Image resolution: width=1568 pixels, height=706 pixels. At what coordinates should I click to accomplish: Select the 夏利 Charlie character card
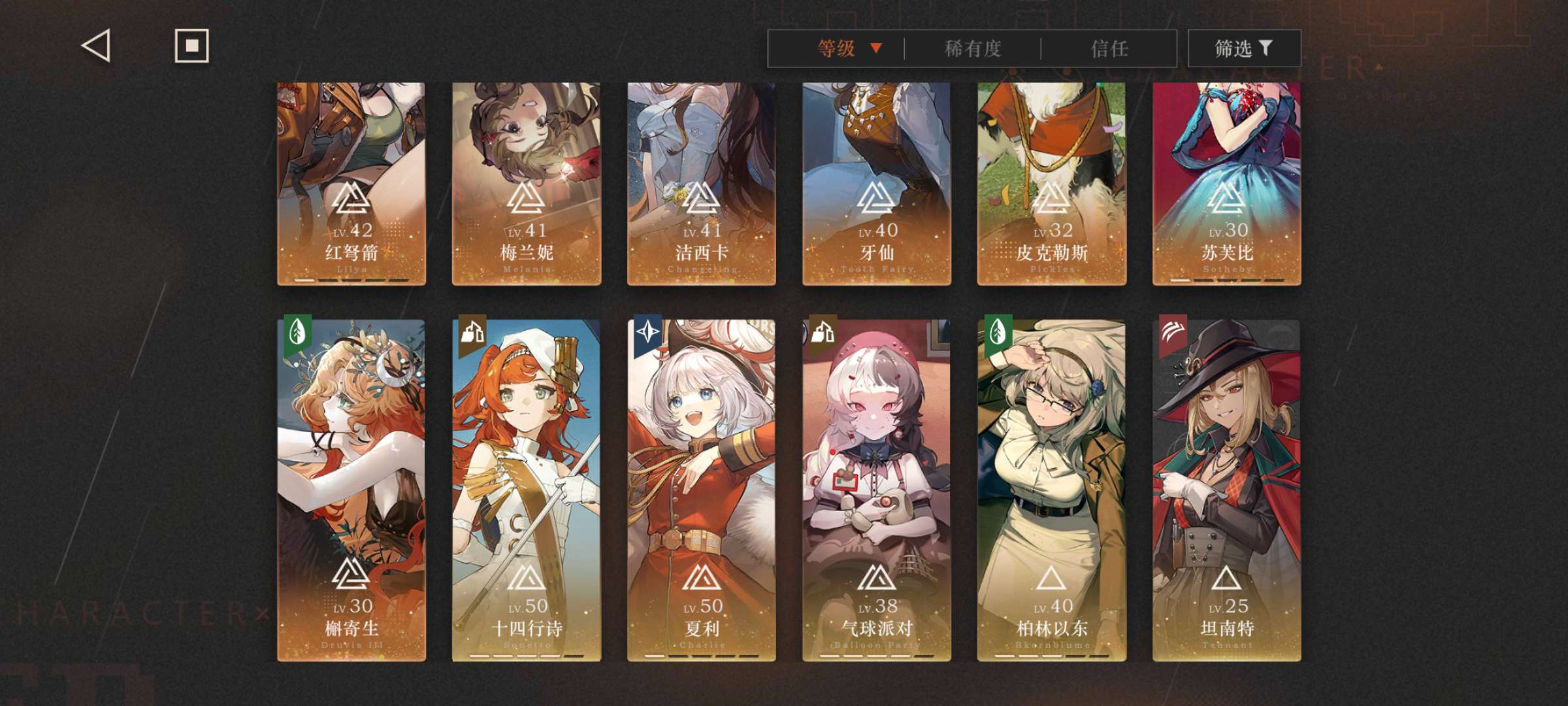point(702,490)
